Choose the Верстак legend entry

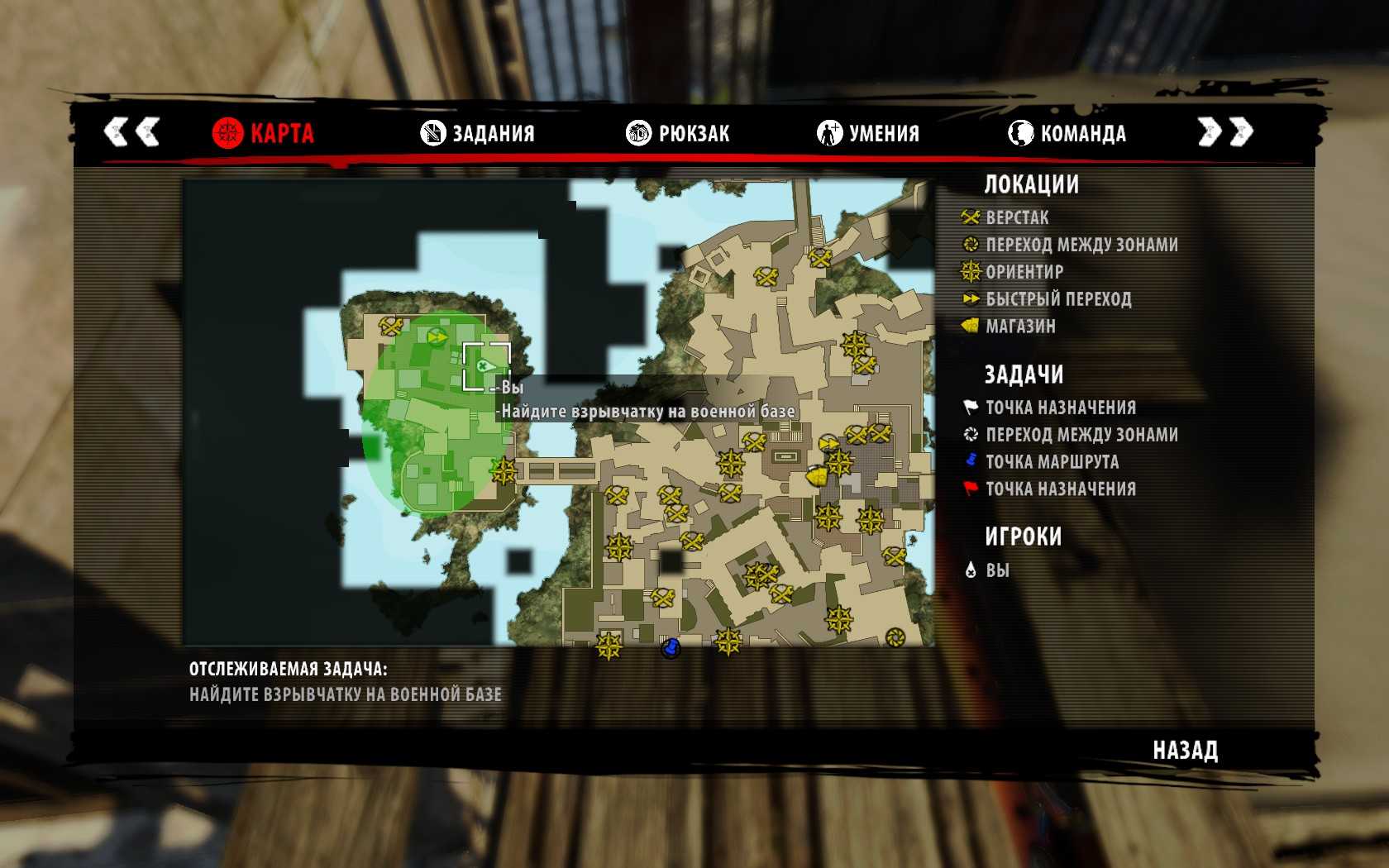(x=1017, y=217)
